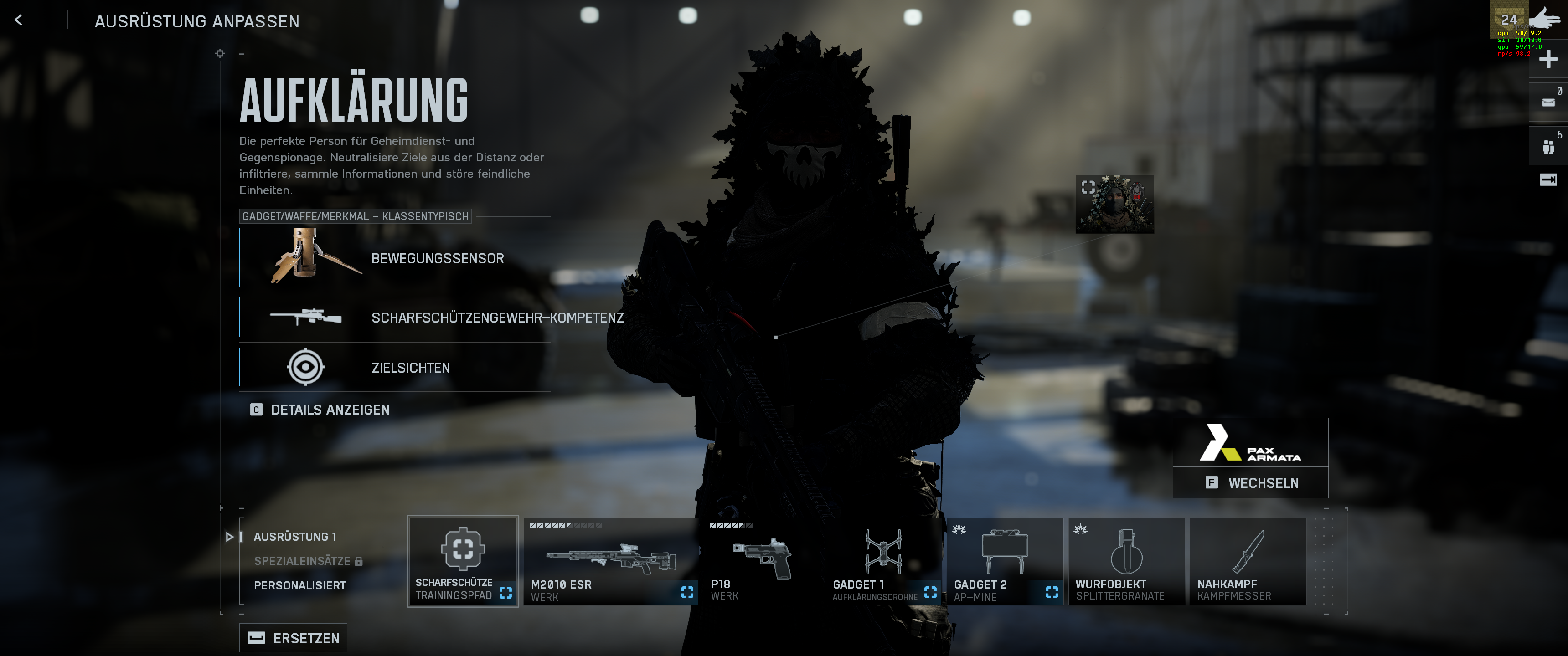Image resolution: width=1568 pixels, height=656 pixels.
Task: Select the P18 sidearm slot
Action: coord(762,561)
